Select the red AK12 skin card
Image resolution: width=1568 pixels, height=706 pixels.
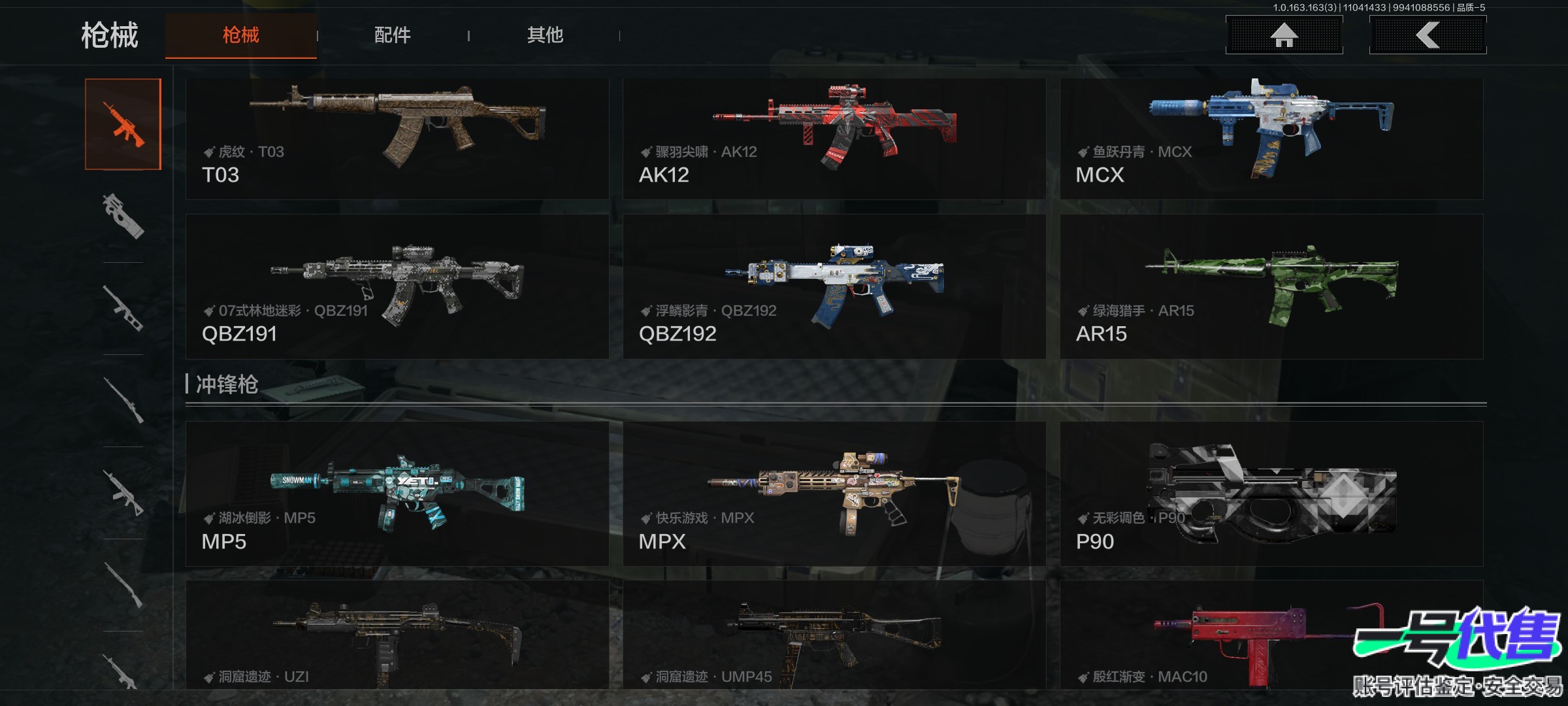[x=834, y=139]
